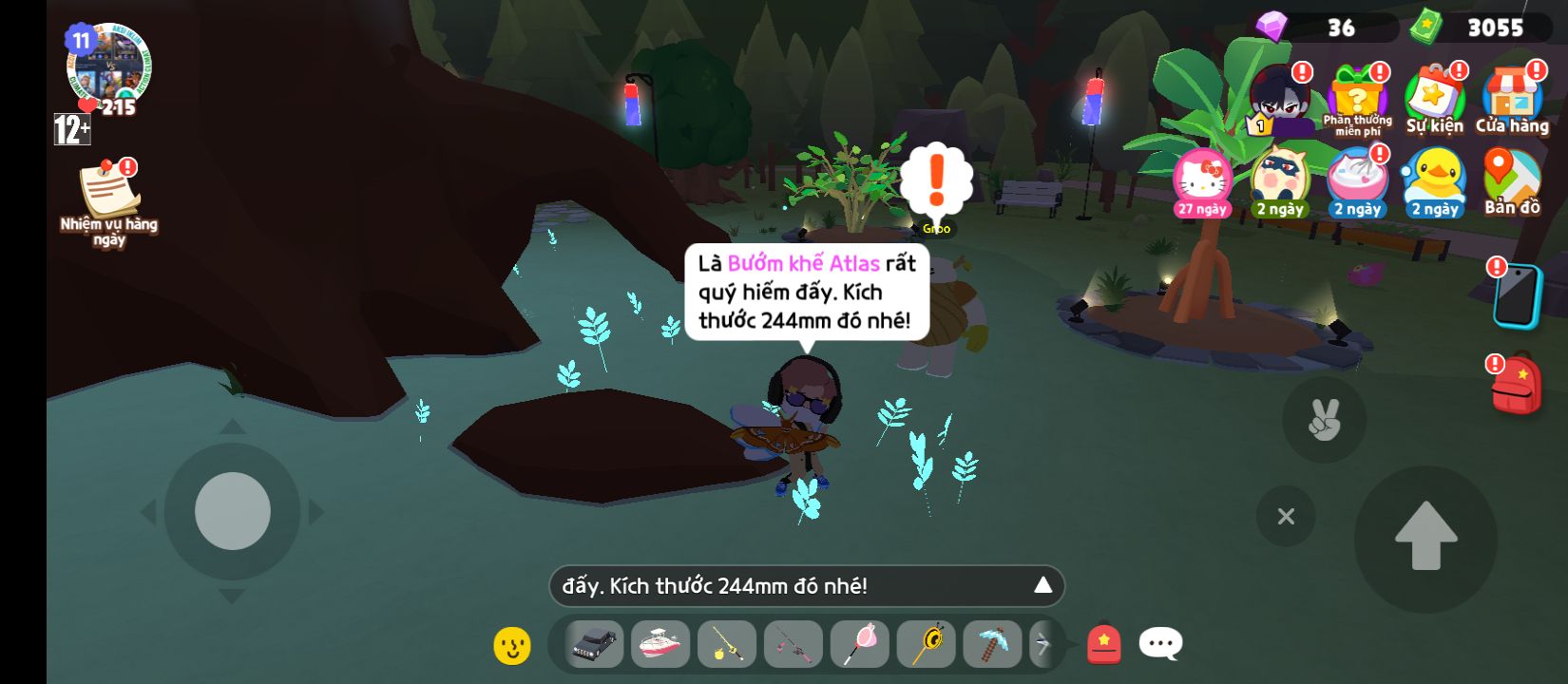Open the chat speech bubble
1568x684 pixels.
1160,644
